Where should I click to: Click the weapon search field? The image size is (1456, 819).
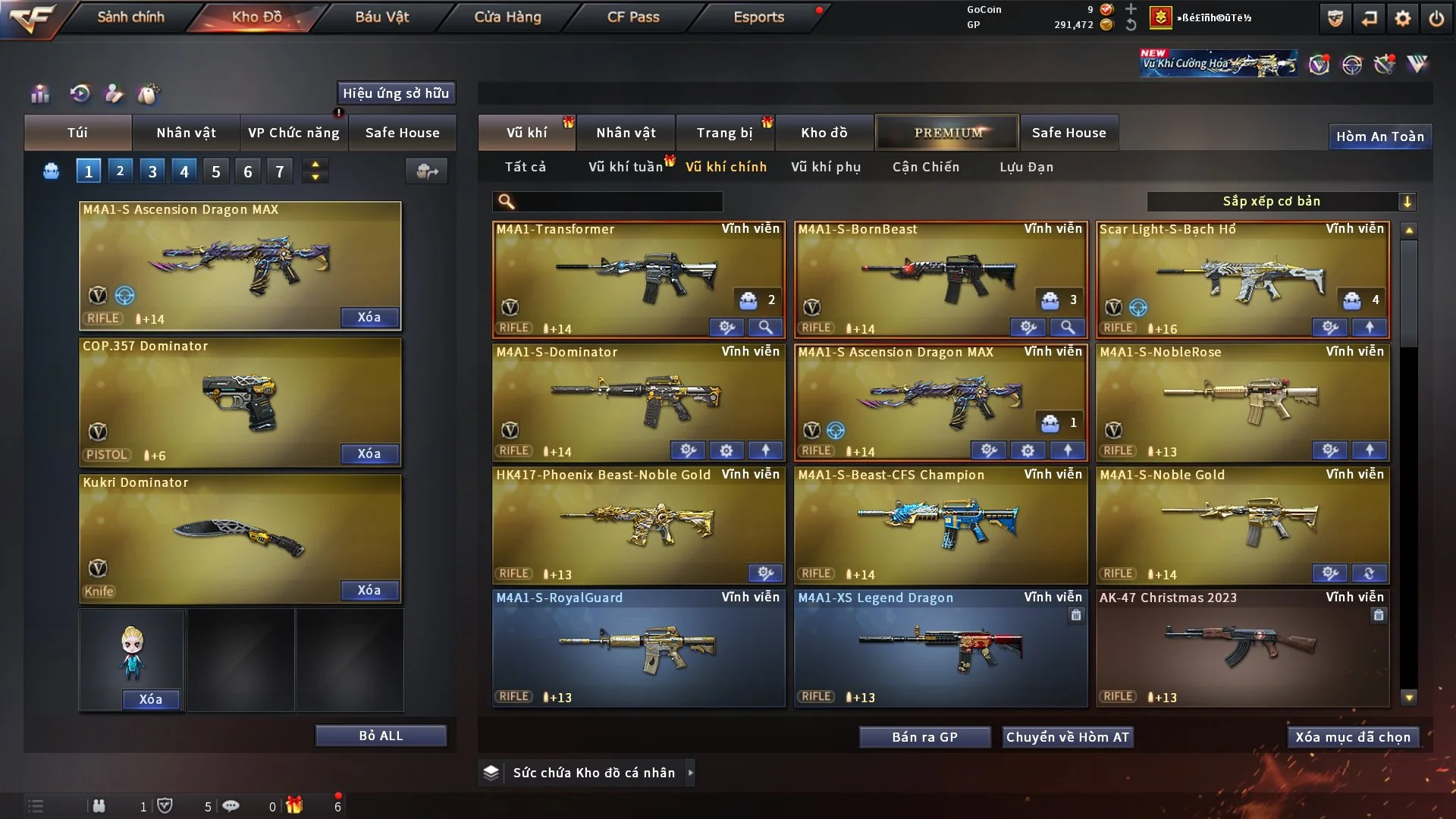[618, 202]
